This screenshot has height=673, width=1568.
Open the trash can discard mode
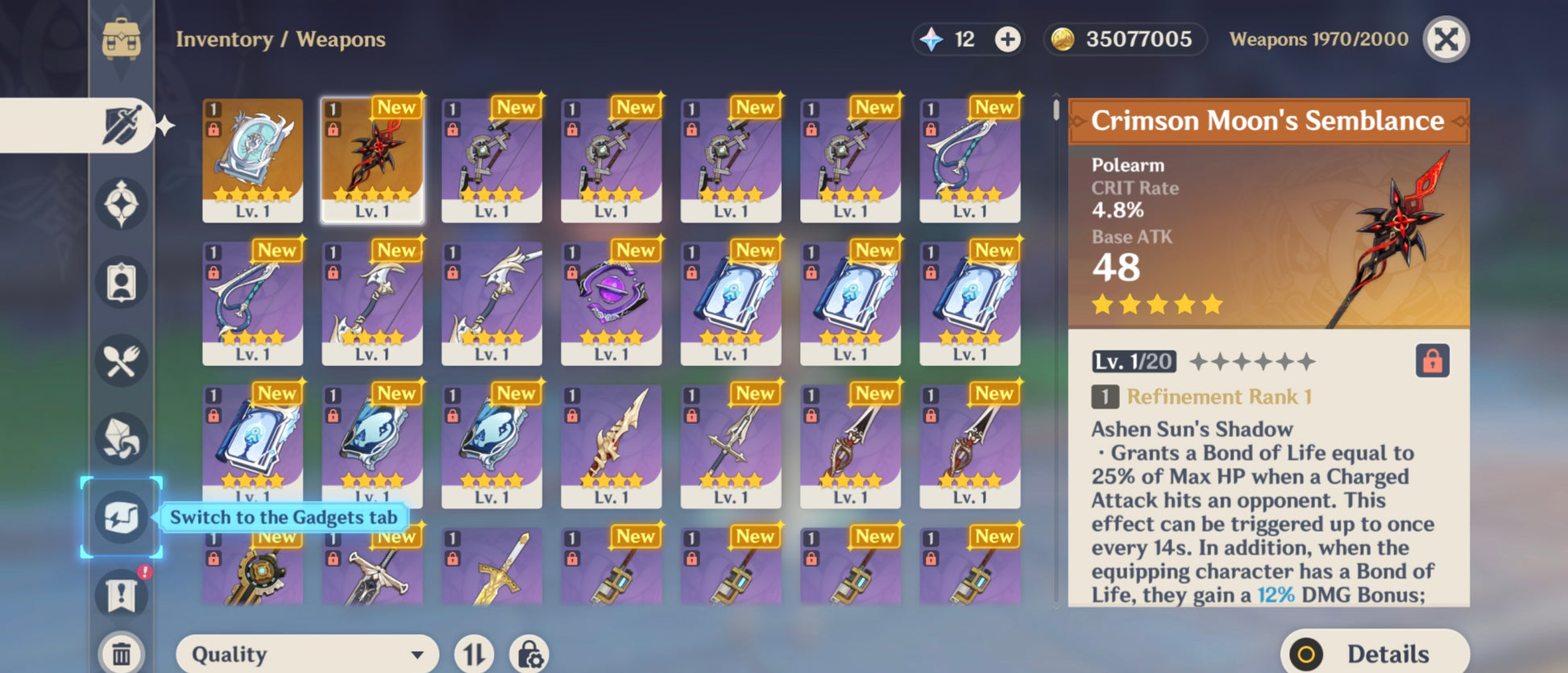pos(121,654)
